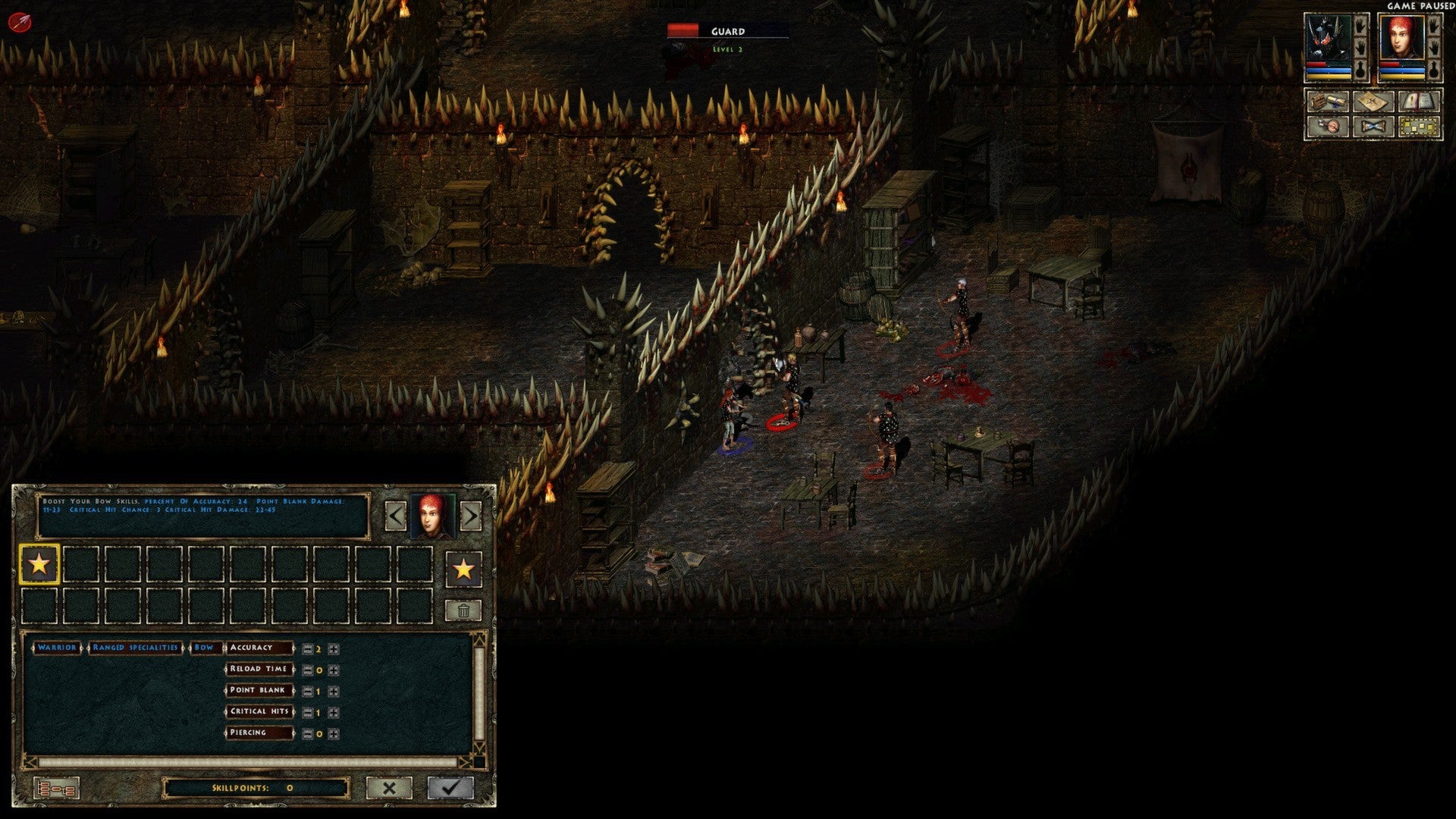
Task: Select the Warrior skill category
Action: [x=57, y=648]
